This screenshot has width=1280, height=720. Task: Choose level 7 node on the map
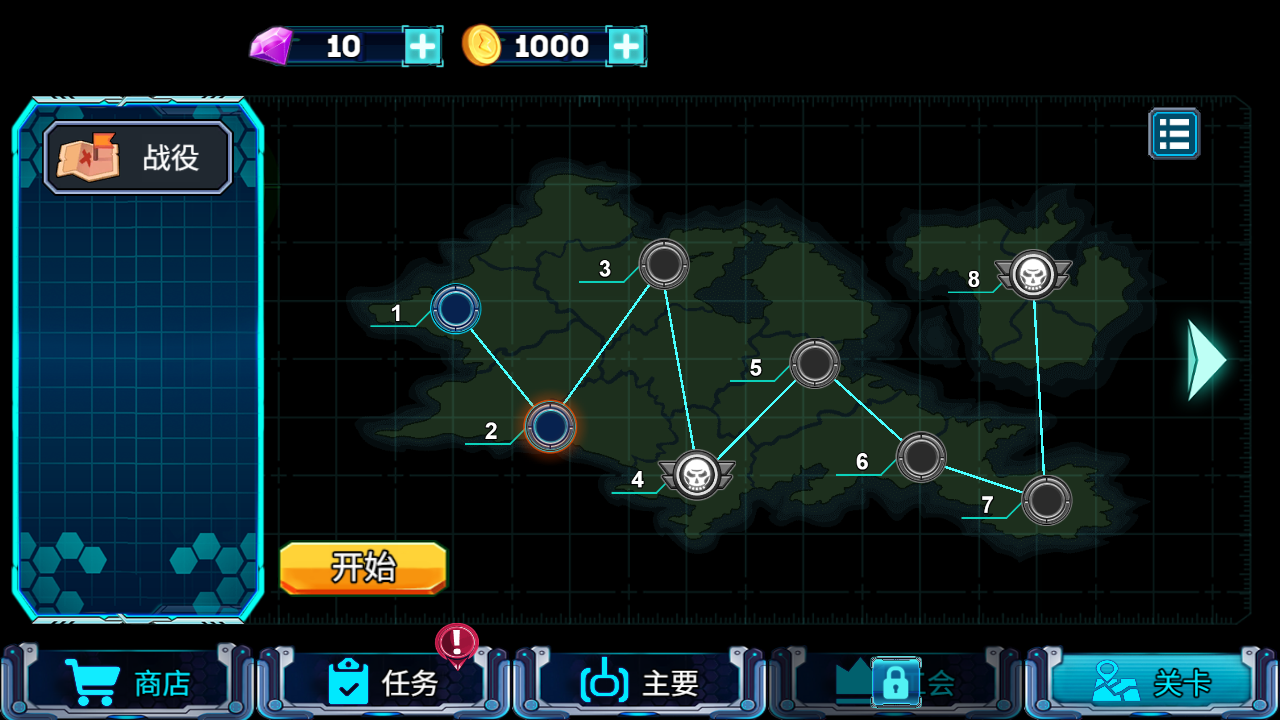pyautogui.click(x=1047, y=500)
